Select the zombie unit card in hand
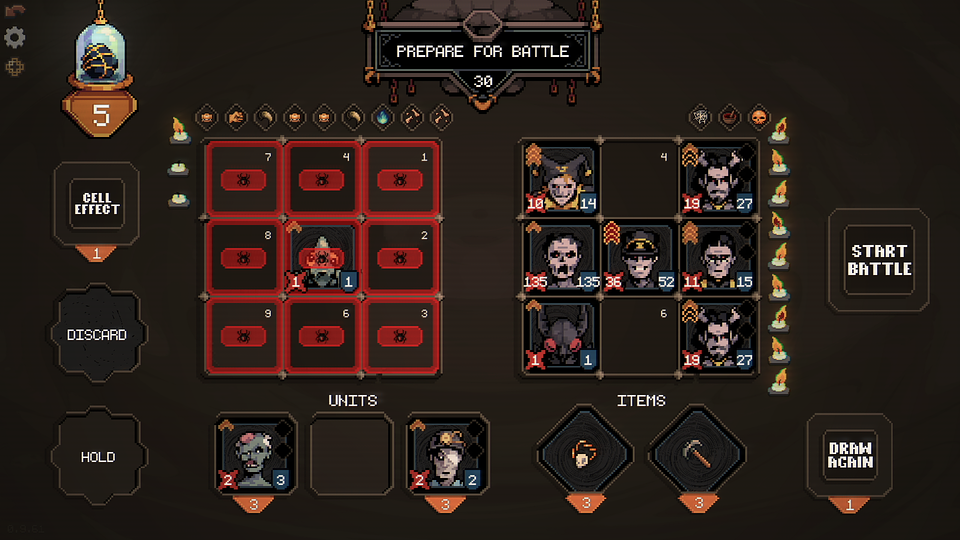 pyautogui.click(x=254, y=455)
